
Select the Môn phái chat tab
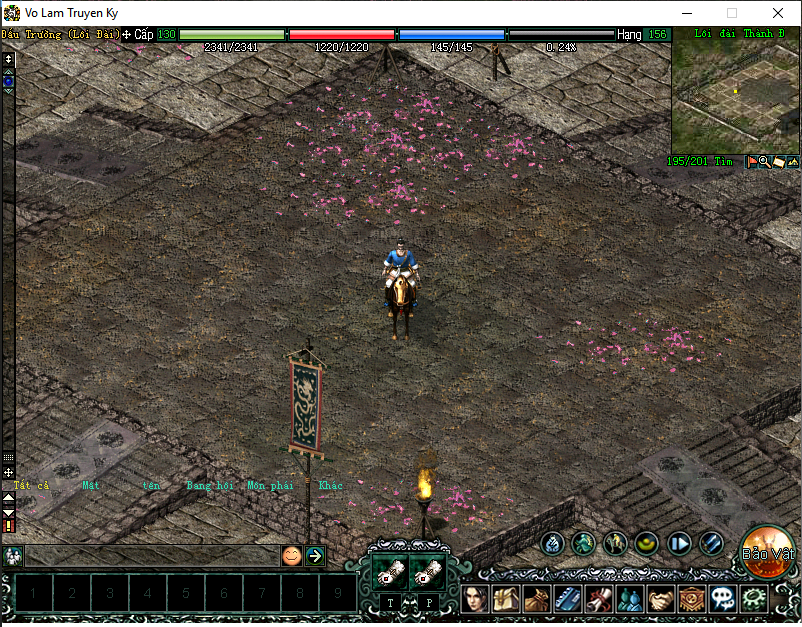[x=270, y=486]
